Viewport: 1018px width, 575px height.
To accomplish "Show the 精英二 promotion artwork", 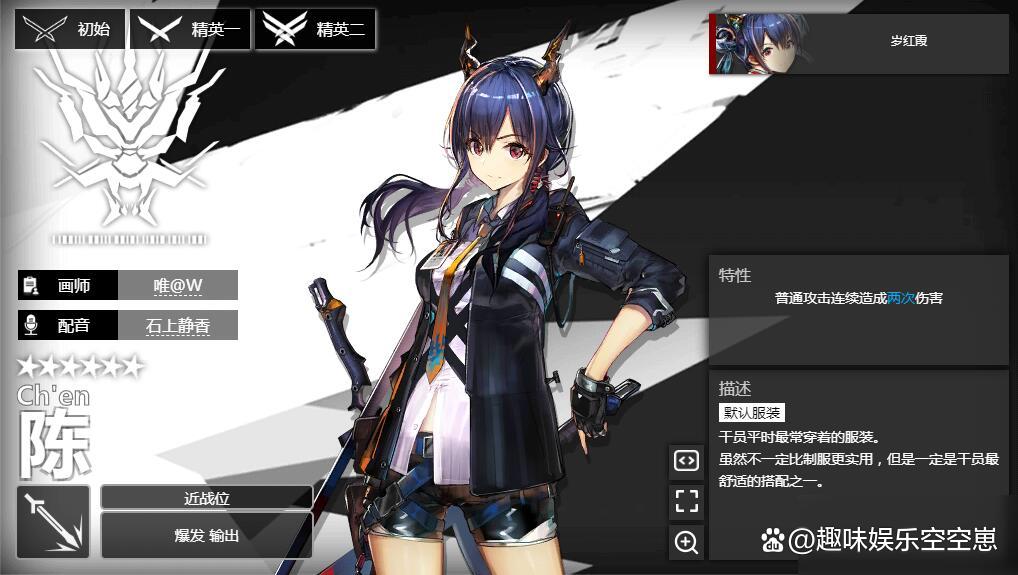I will (315, 29).
